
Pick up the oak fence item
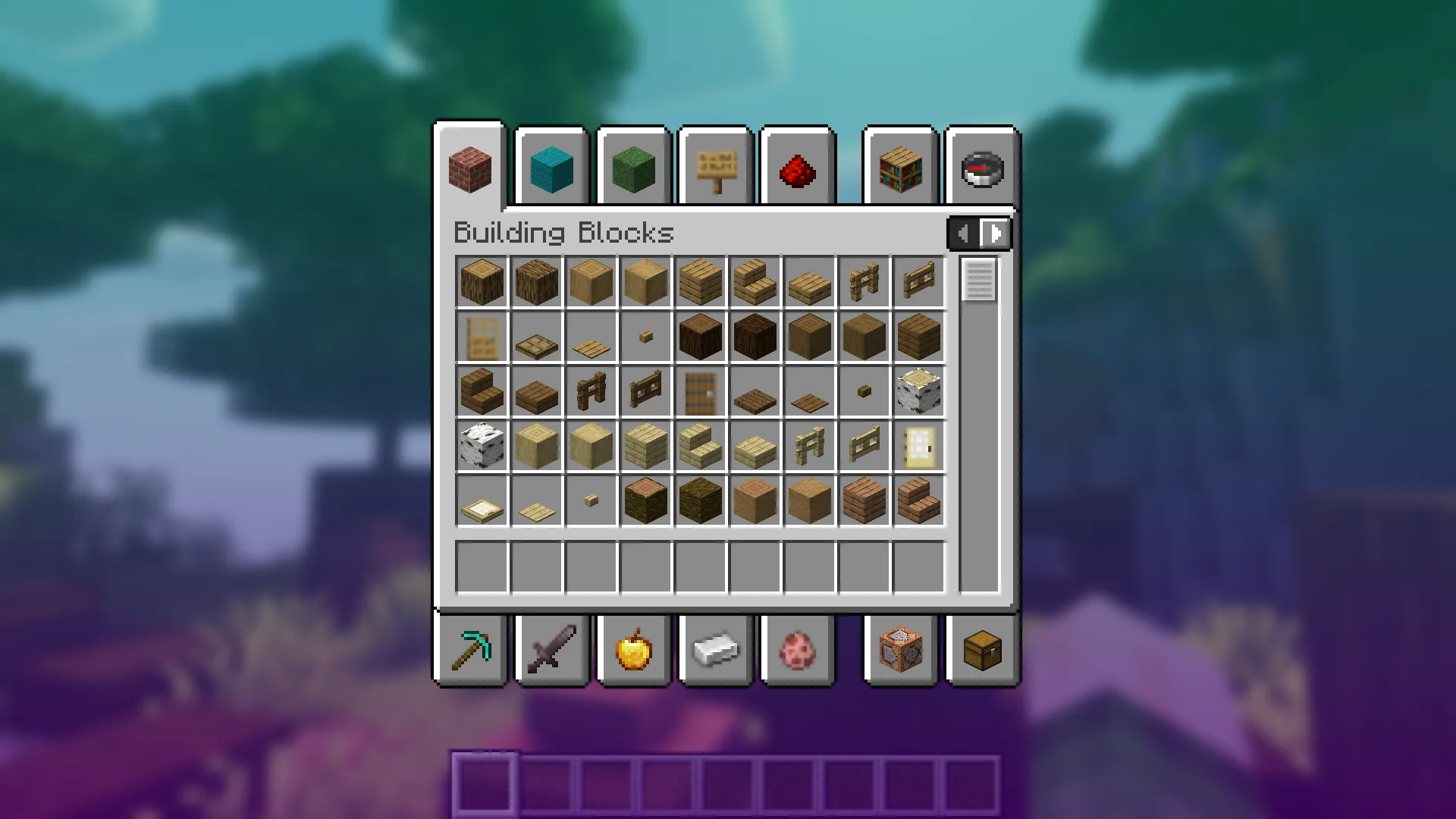(864, 281)
